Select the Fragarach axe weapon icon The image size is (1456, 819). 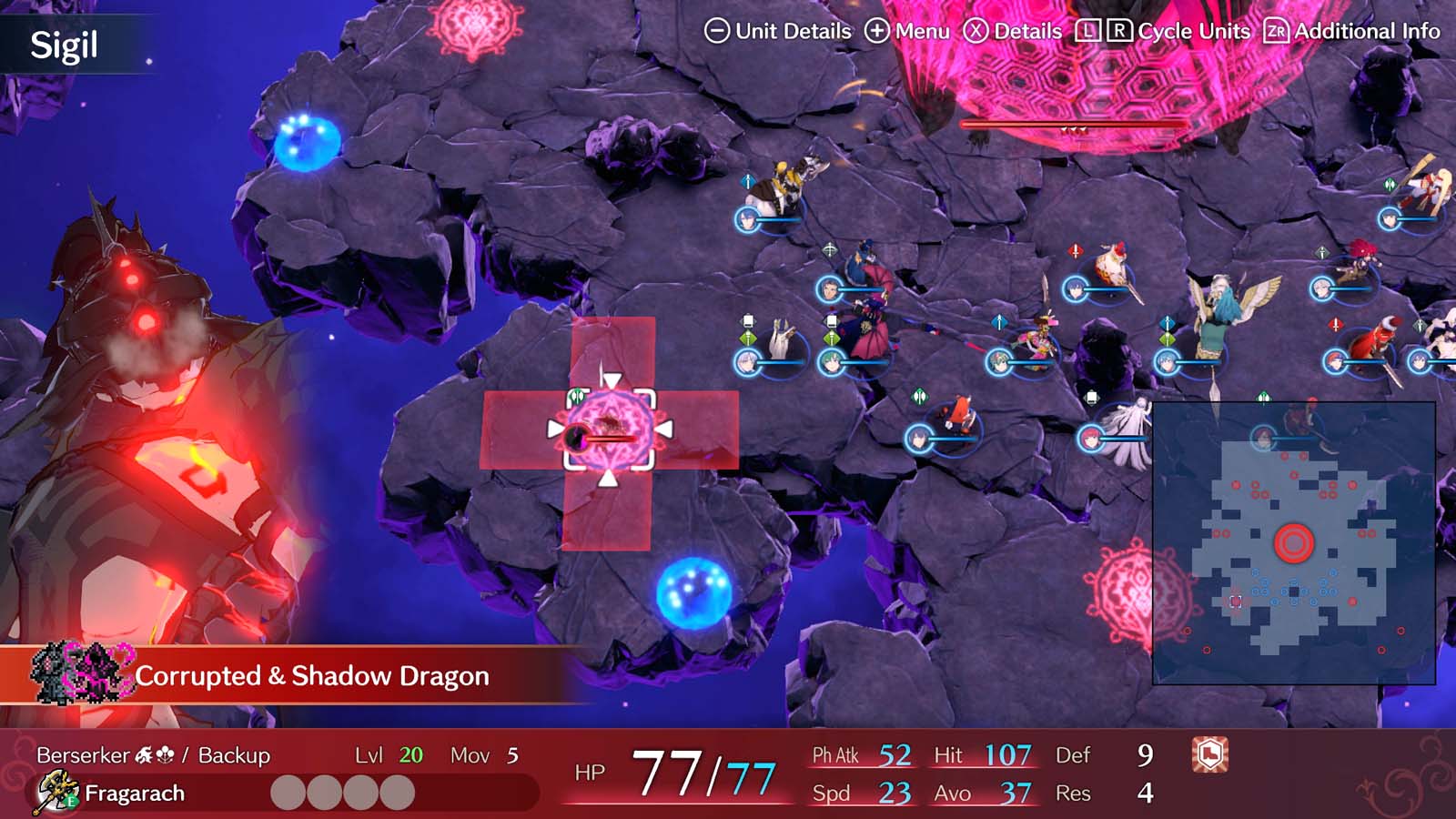pos(55,790)
